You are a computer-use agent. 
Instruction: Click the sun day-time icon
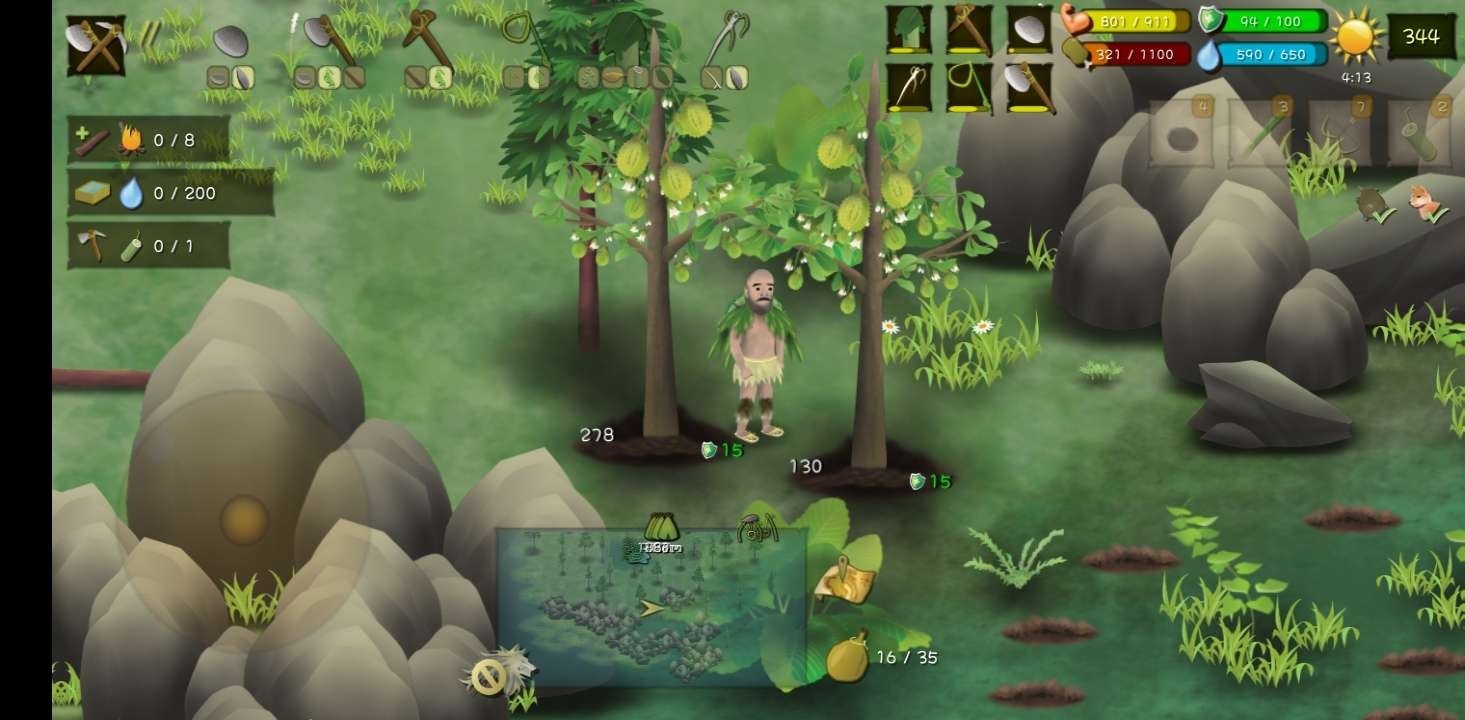pos(1356,38)
